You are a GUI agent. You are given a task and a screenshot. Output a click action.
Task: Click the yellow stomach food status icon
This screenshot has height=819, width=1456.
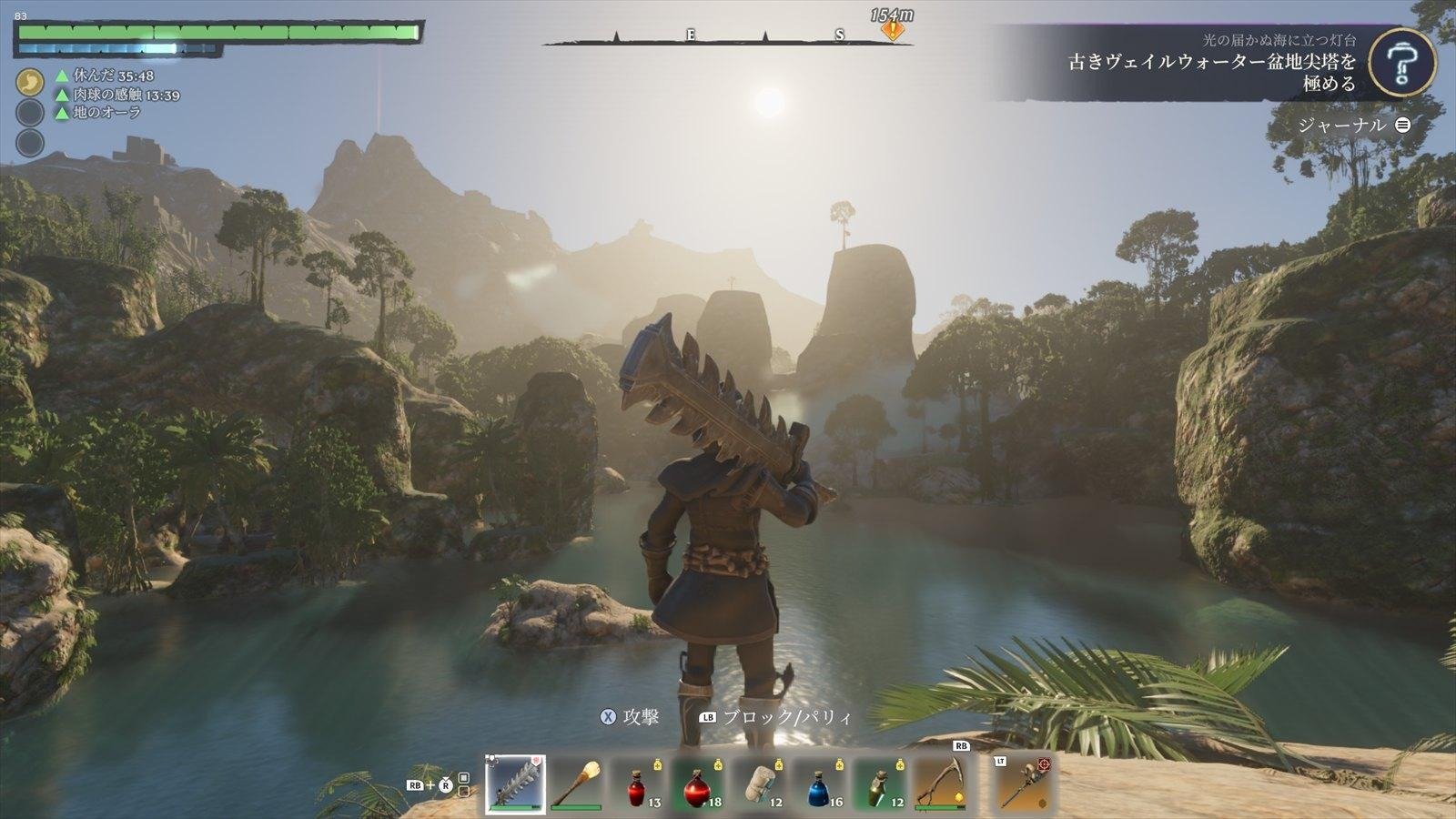[30, 82]
